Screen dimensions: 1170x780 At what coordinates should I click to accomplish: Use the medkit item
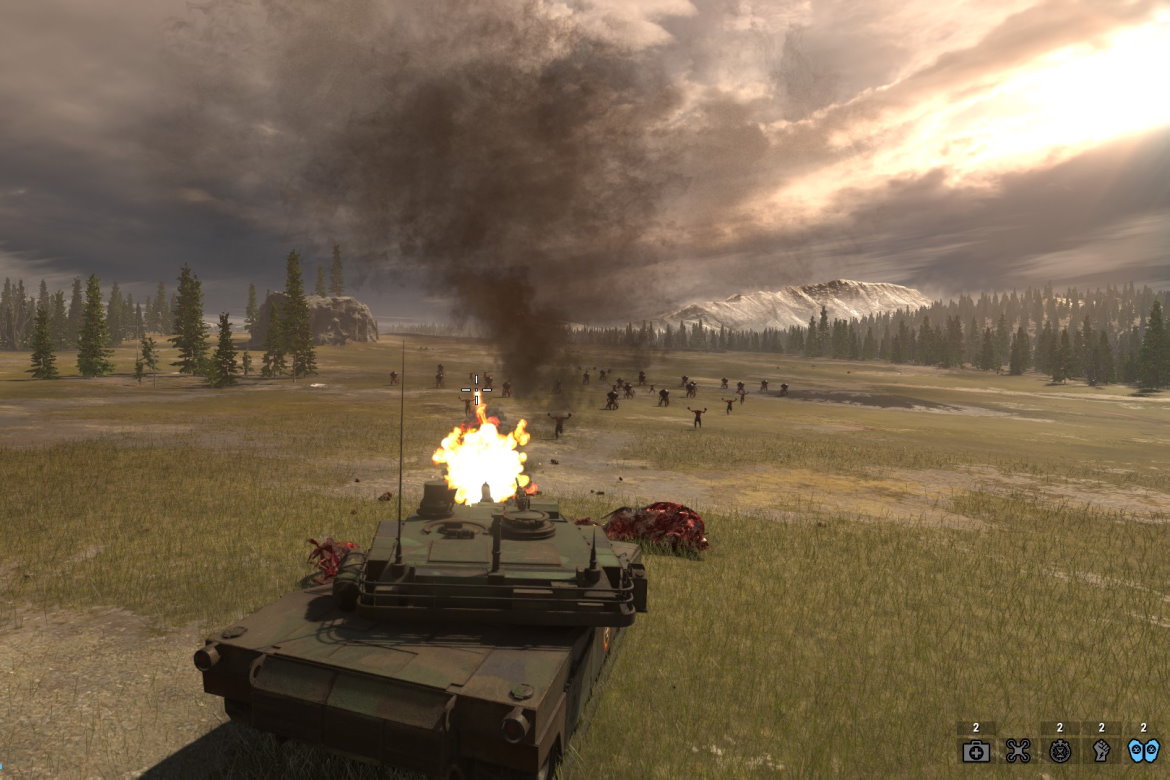point(976,751)
